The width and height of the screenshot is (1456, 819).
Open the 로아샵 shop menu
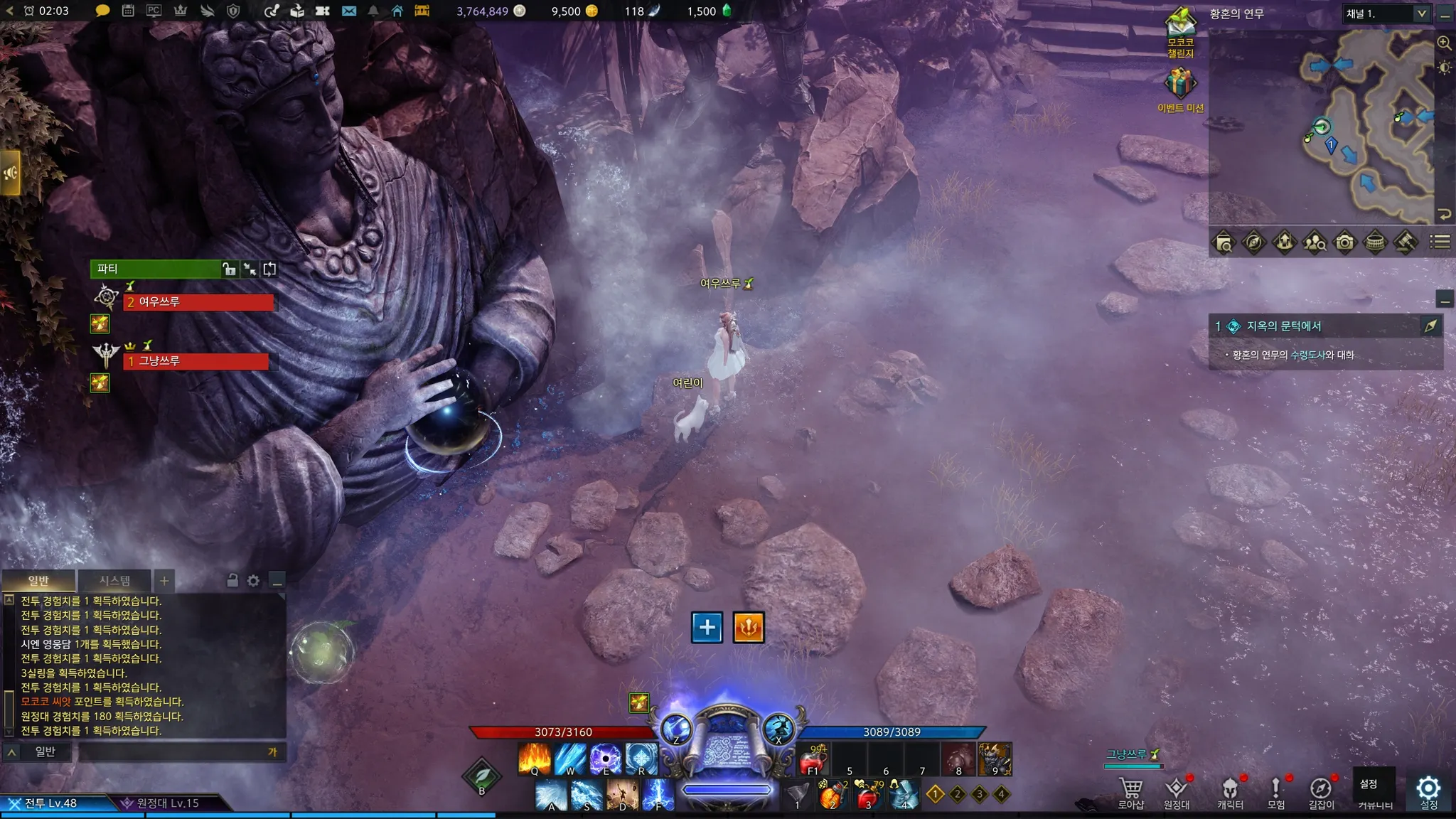(1130, 791)
